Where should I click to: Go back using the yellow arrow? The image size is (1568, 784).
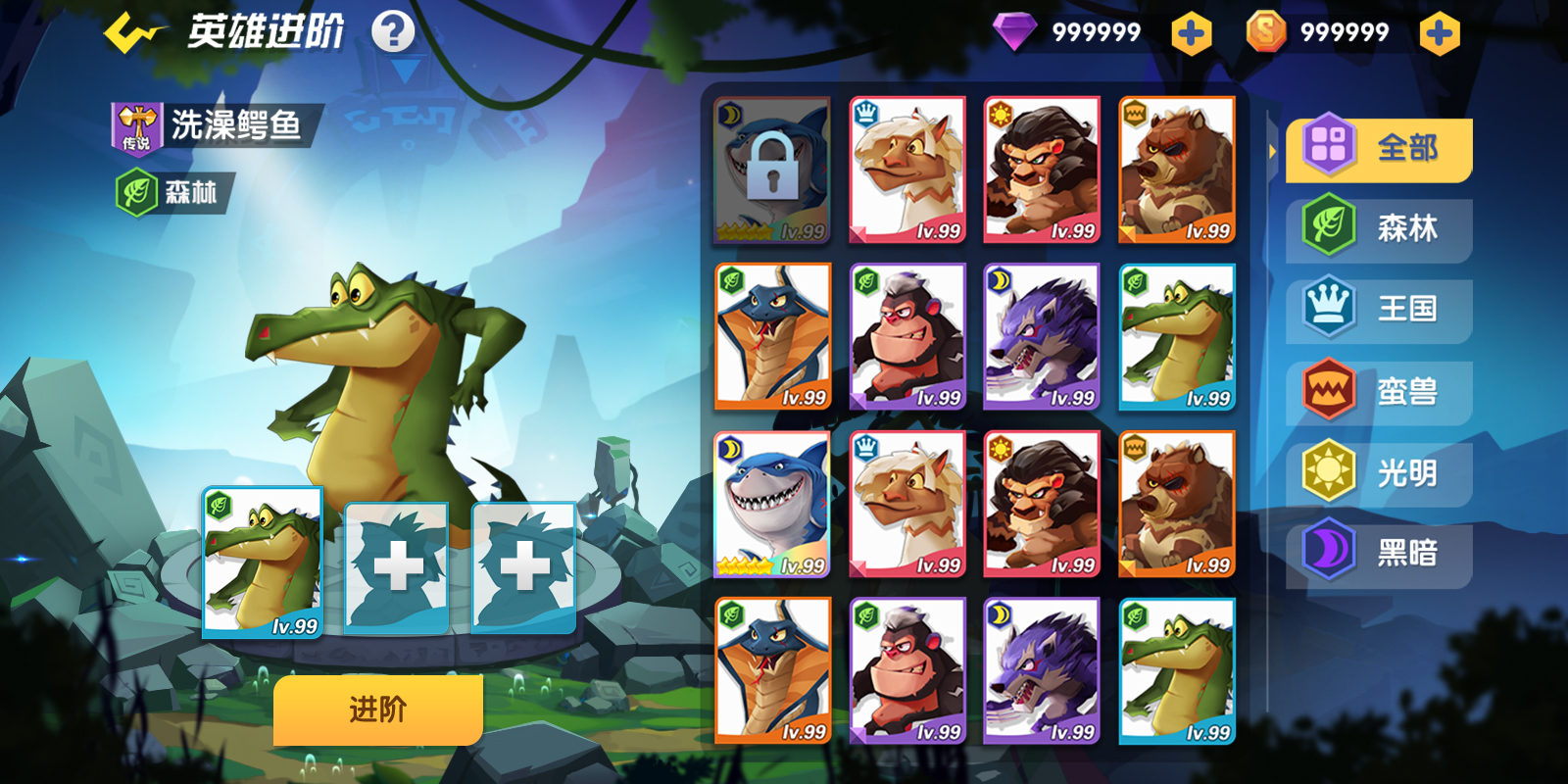(132, 32)
